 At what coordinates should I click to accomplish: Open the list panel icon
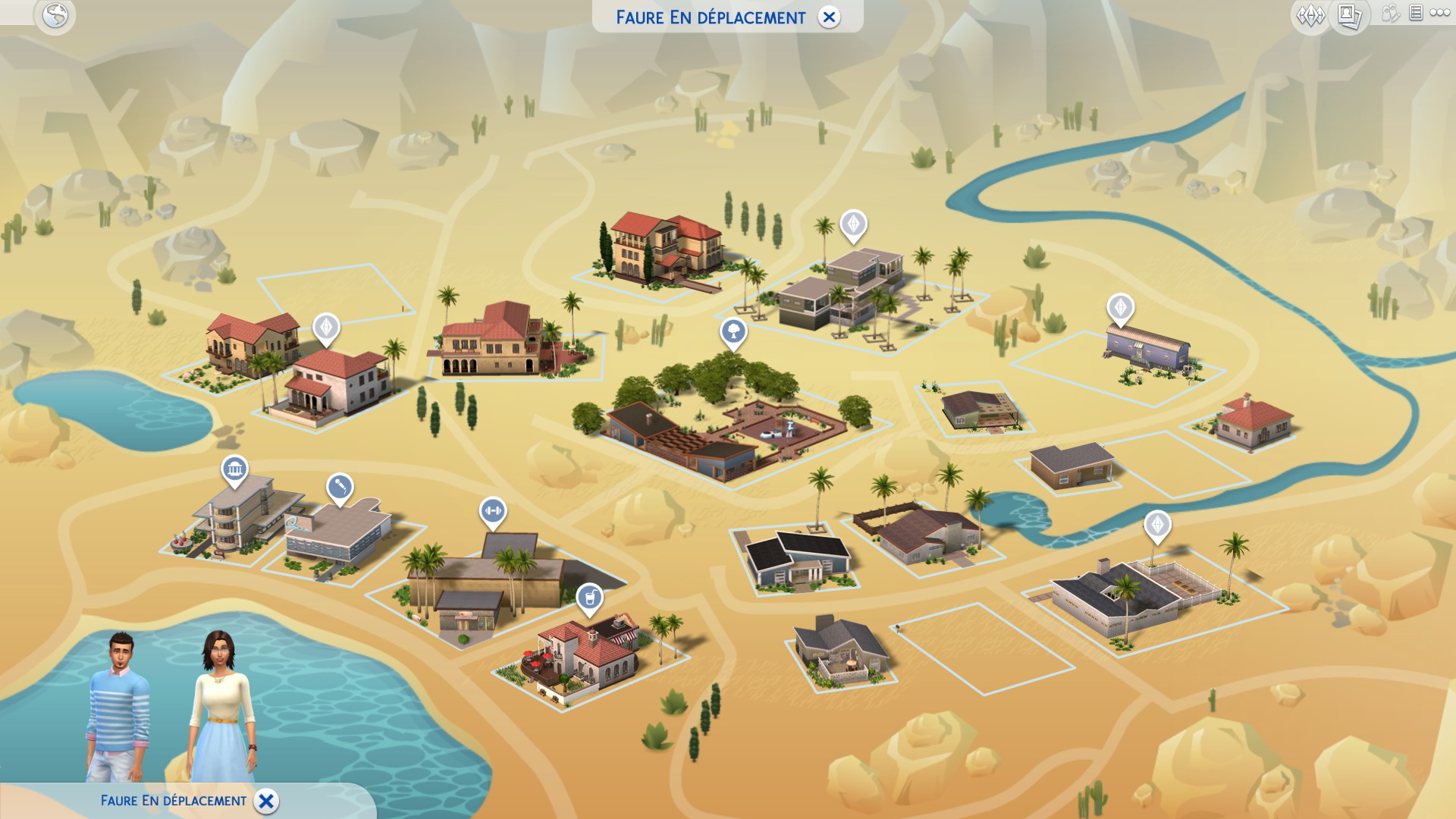coord(1416,13)
